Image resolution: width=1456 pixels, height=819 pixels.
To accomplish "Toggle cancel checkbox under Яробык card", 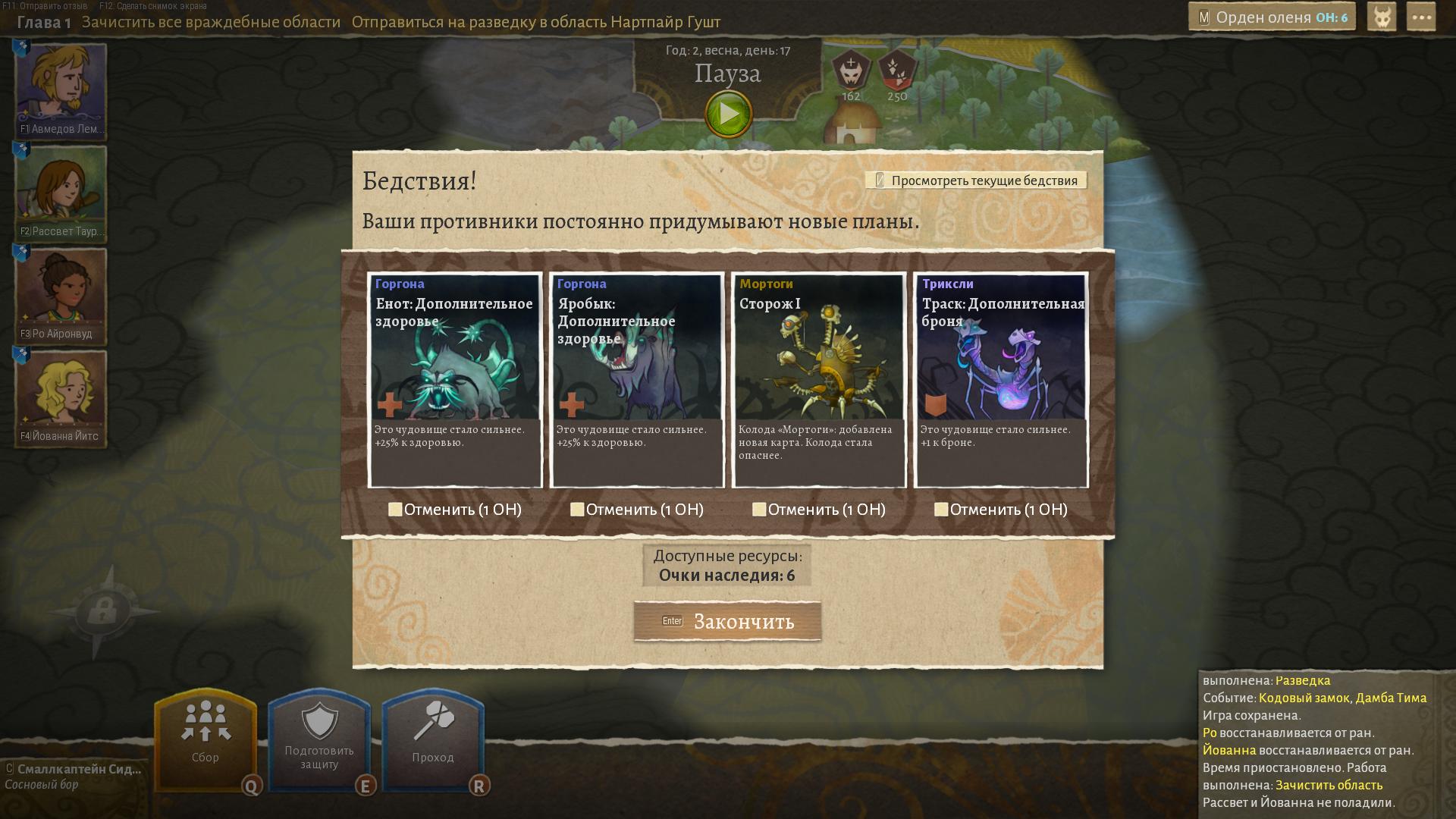I will pos(577,510).
